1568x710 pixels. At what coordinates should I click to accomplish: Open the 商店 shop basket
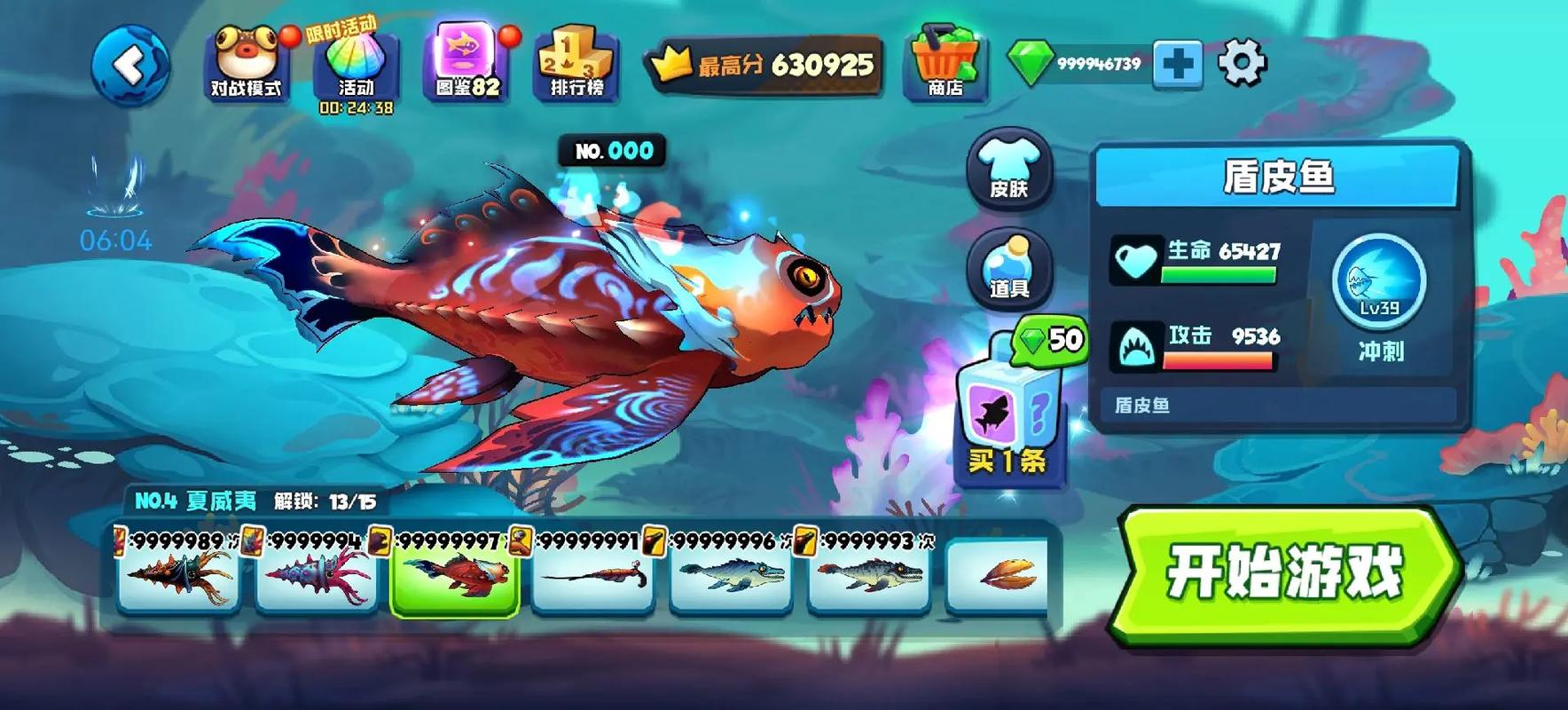pos(945,62)
